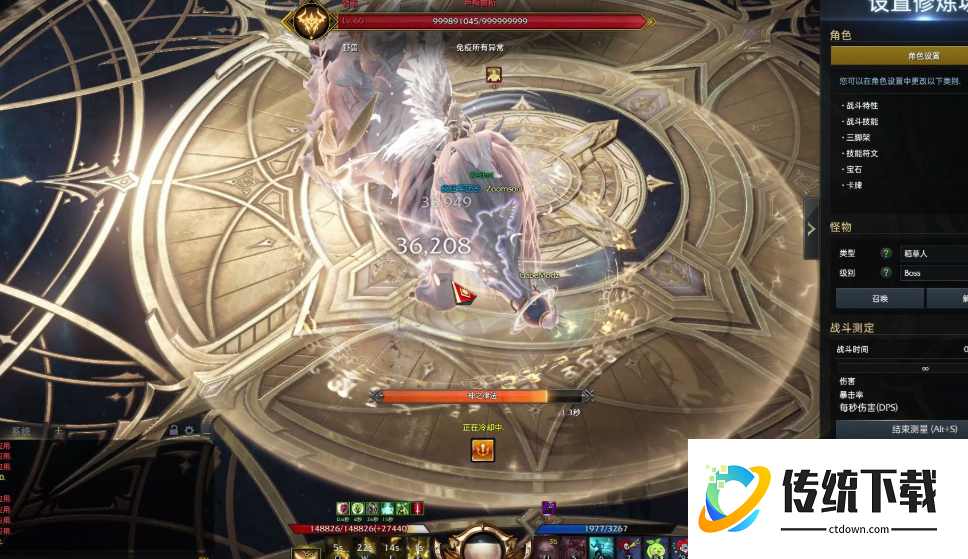Click the 召唤 summon button
Screen dimensions: 968x559
879,298
